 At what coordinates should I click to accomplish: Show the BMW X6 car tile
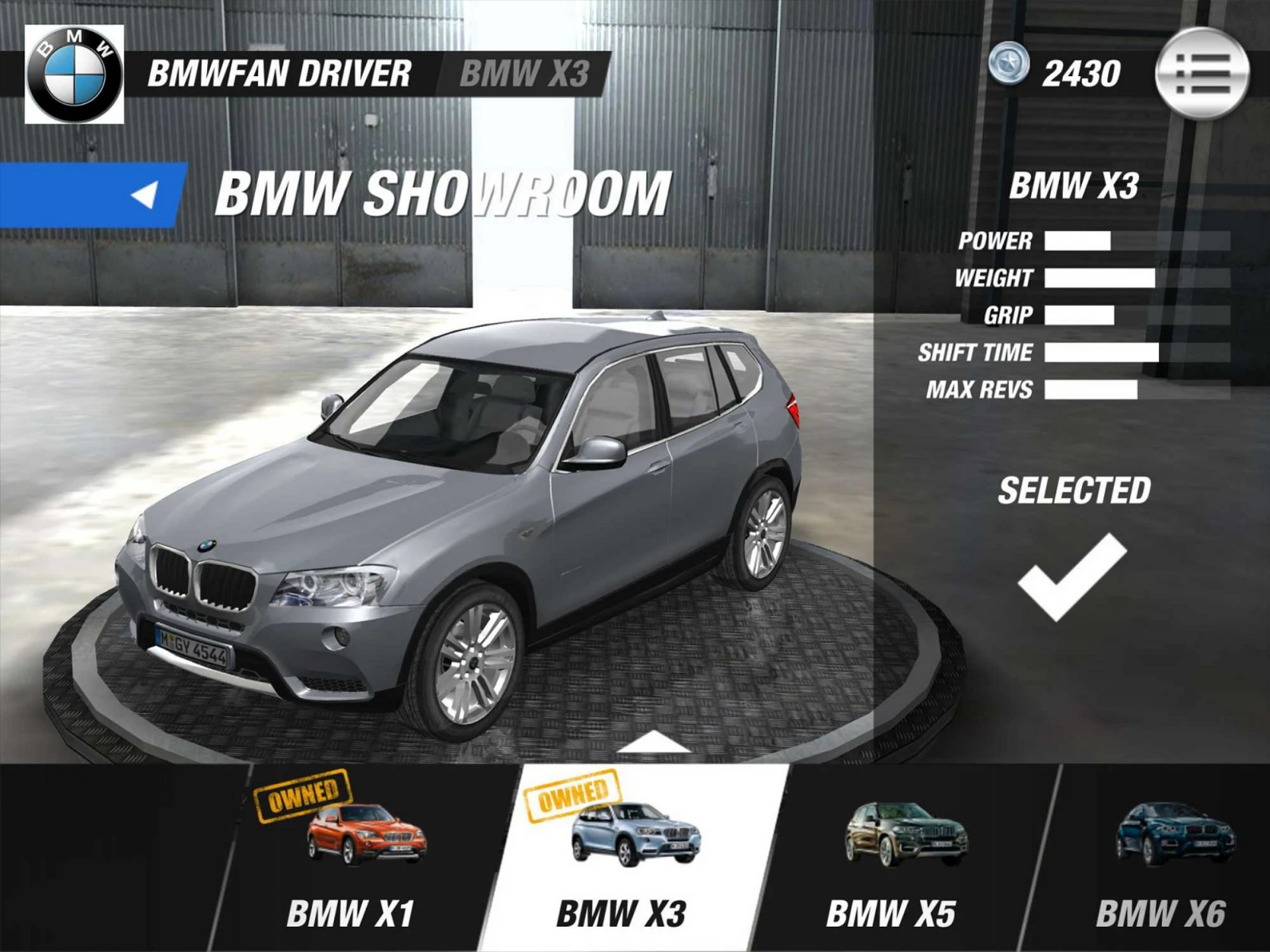tap(1168, 857)
